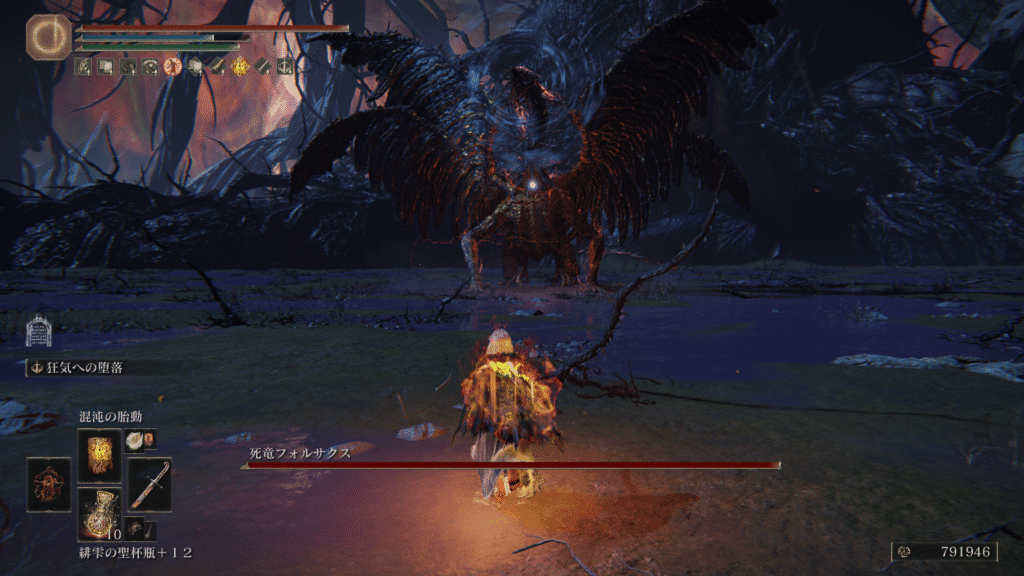The width and height of the screenshot is (1024, 576).
Task: Choose the left-hand glowing seal slot
Action: click(x=49, y=485)
